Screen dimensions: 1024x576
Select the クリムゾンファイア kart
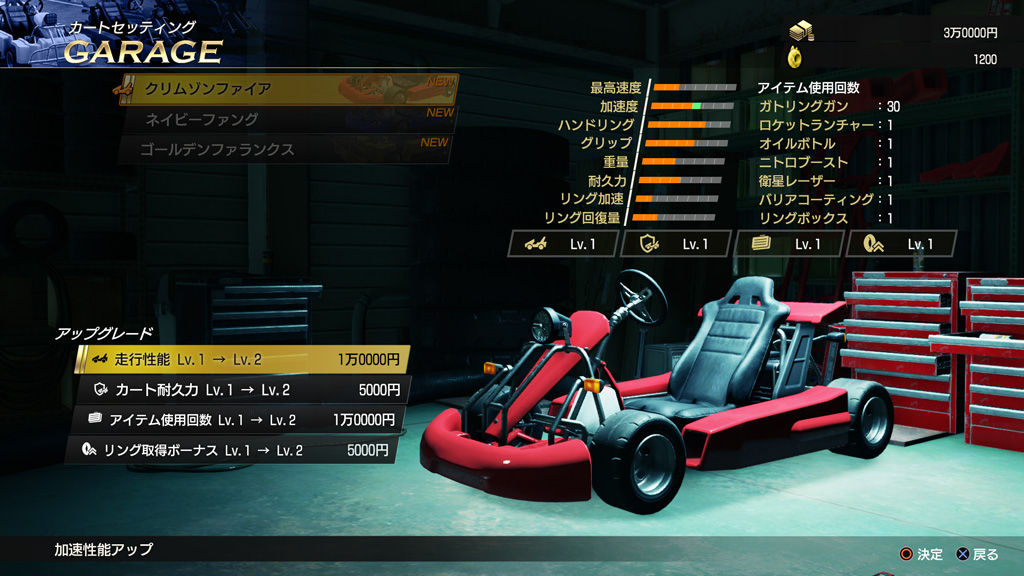point(285,89)
